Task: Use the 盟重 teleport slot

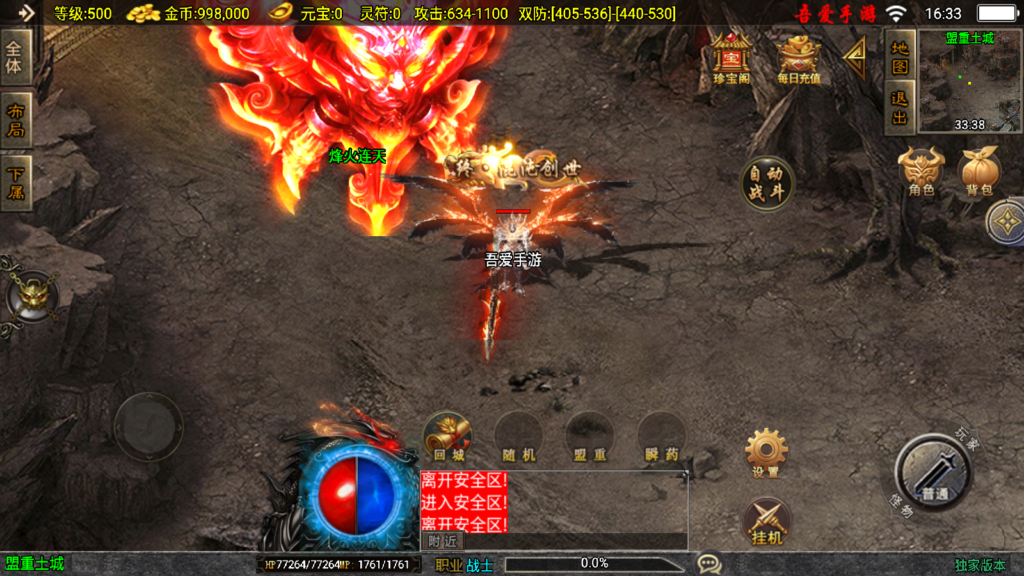Action: click(x=590, y=437)
